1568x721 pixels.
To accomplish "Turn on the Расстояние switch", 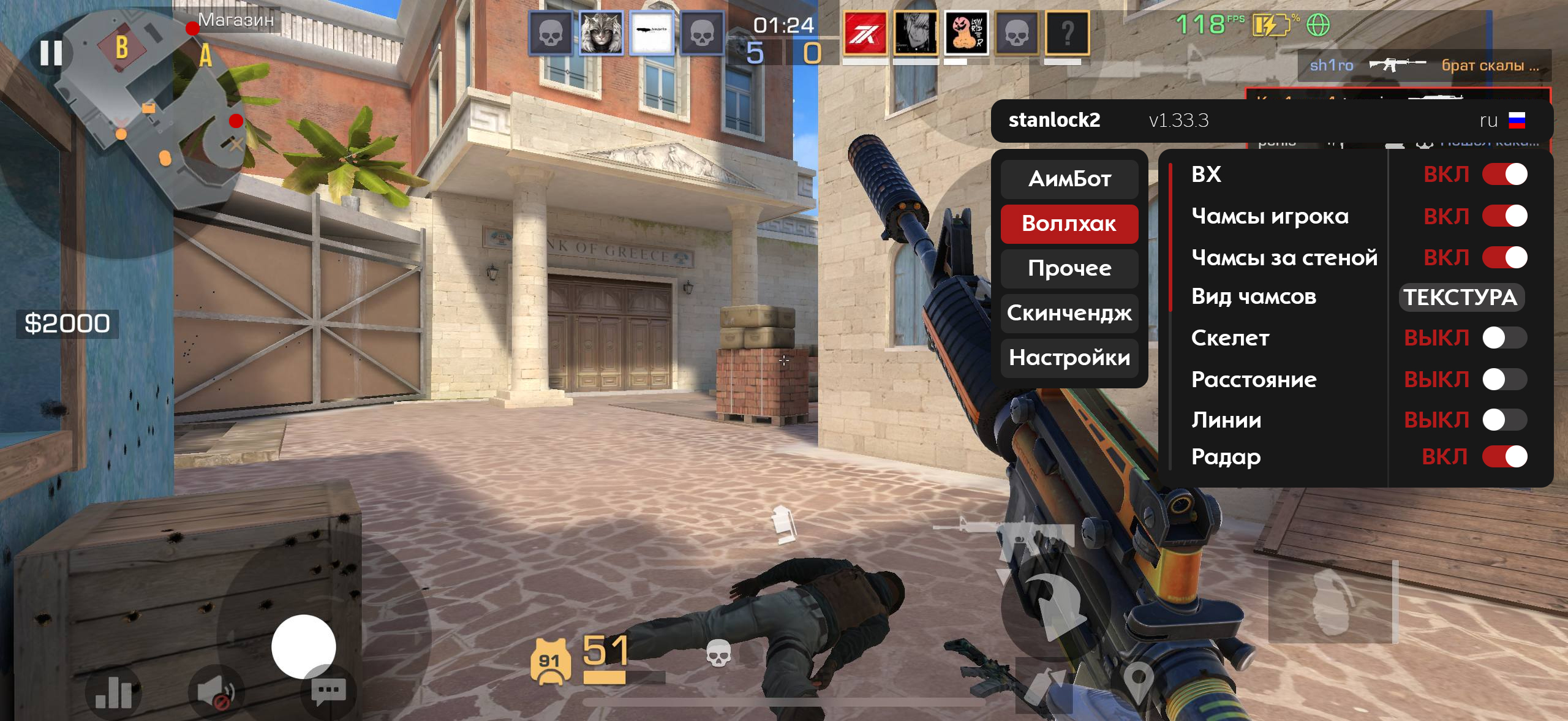I will [x=1504, y=380].
